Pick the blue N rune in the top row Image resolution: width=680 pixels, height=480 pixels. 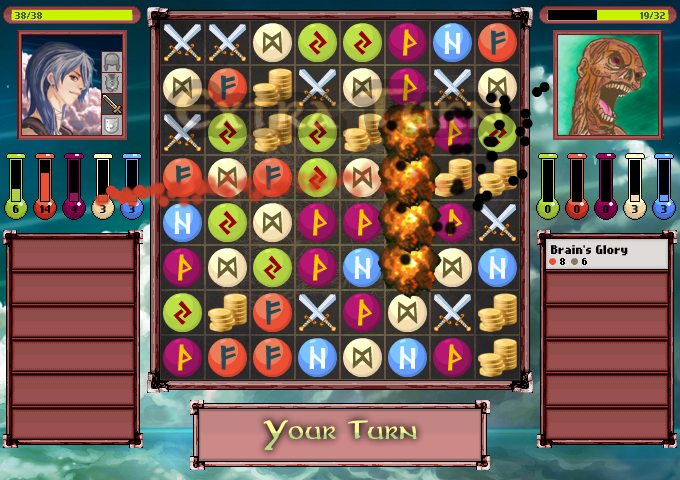(x=452, y=42)
